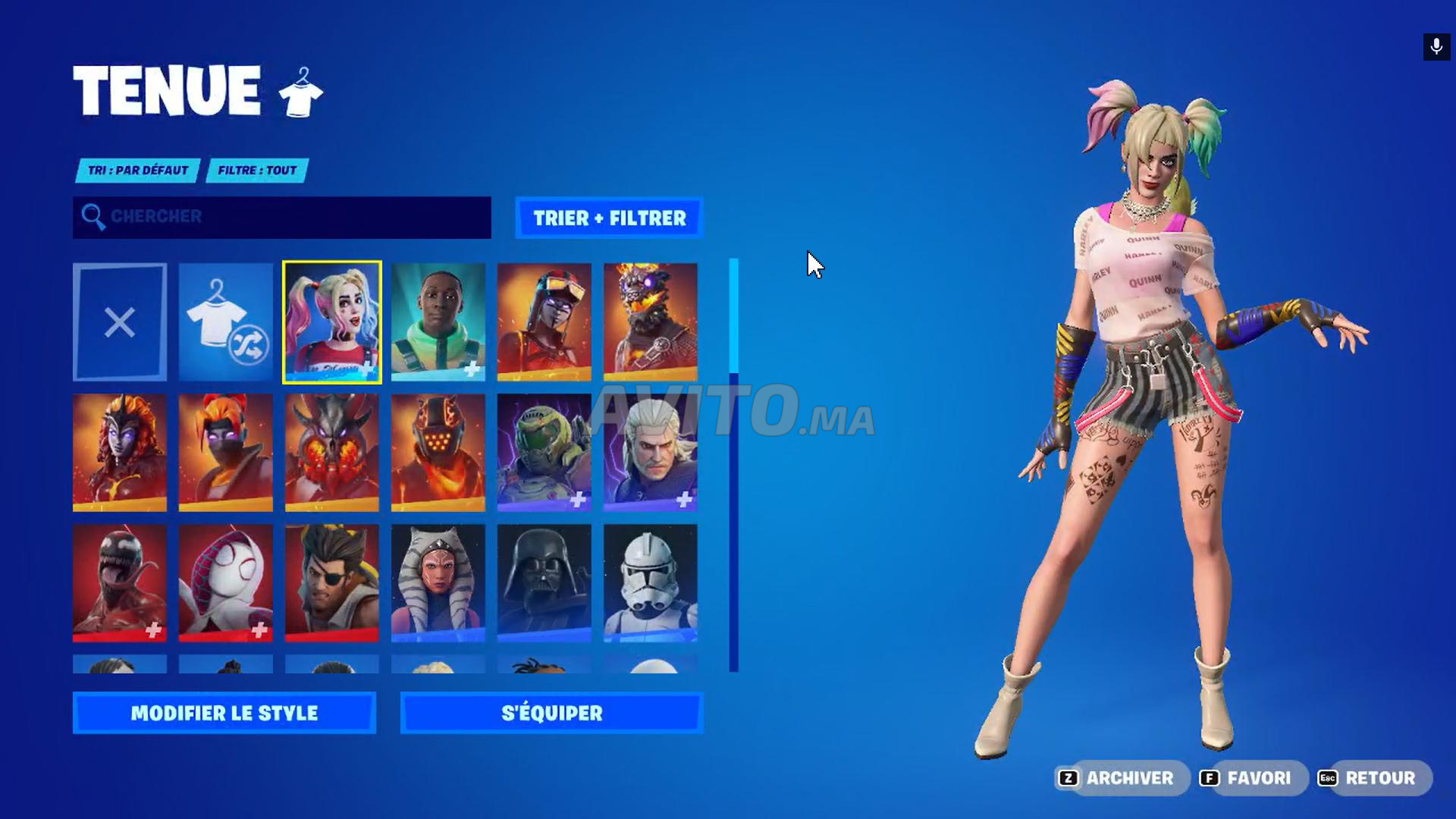Equip the outfit with S'équiper
This screenshot has width=1456, height=819.
click(552, 713)
